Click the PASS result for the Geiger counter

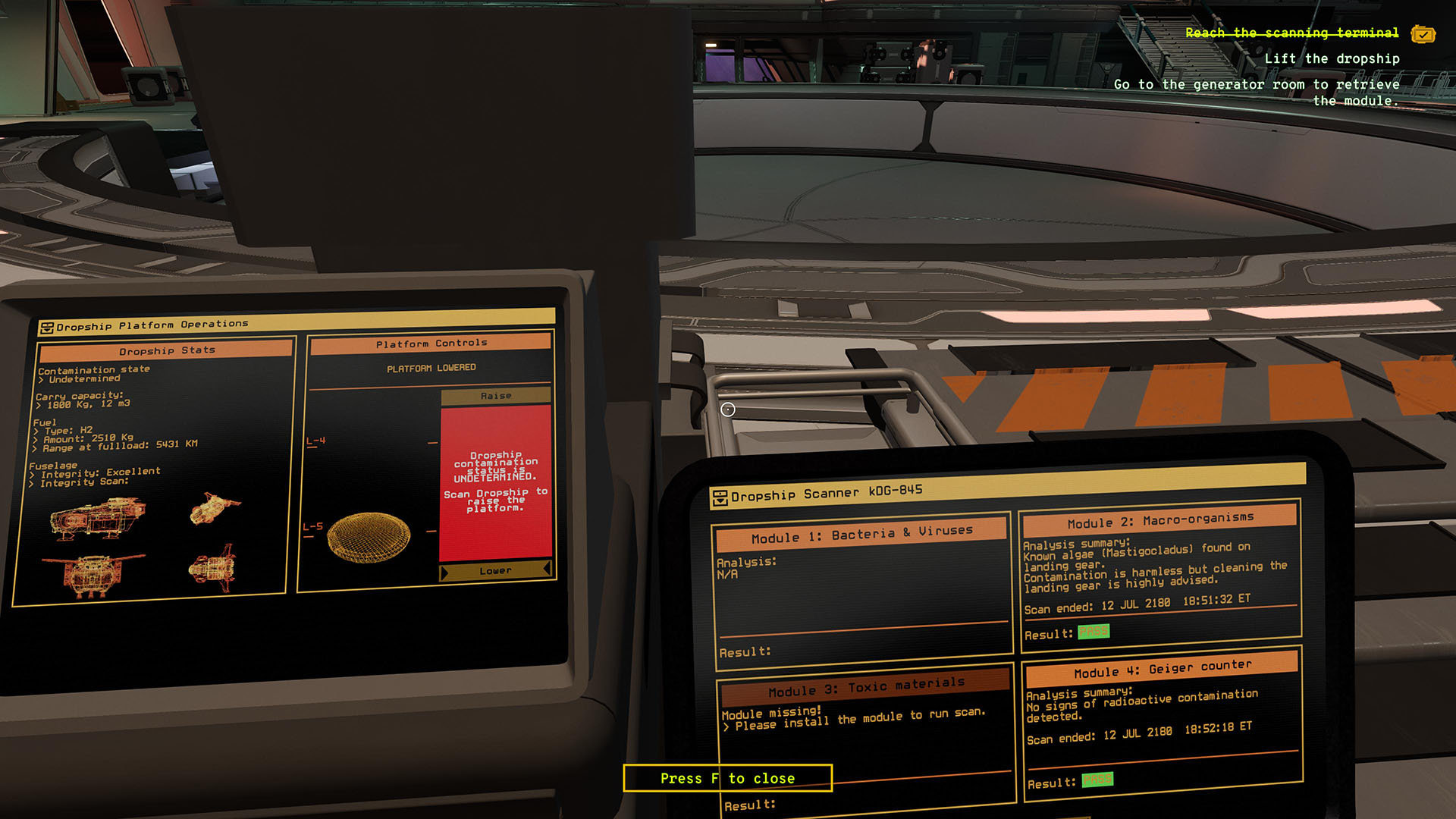click(x=1097, y=779)
